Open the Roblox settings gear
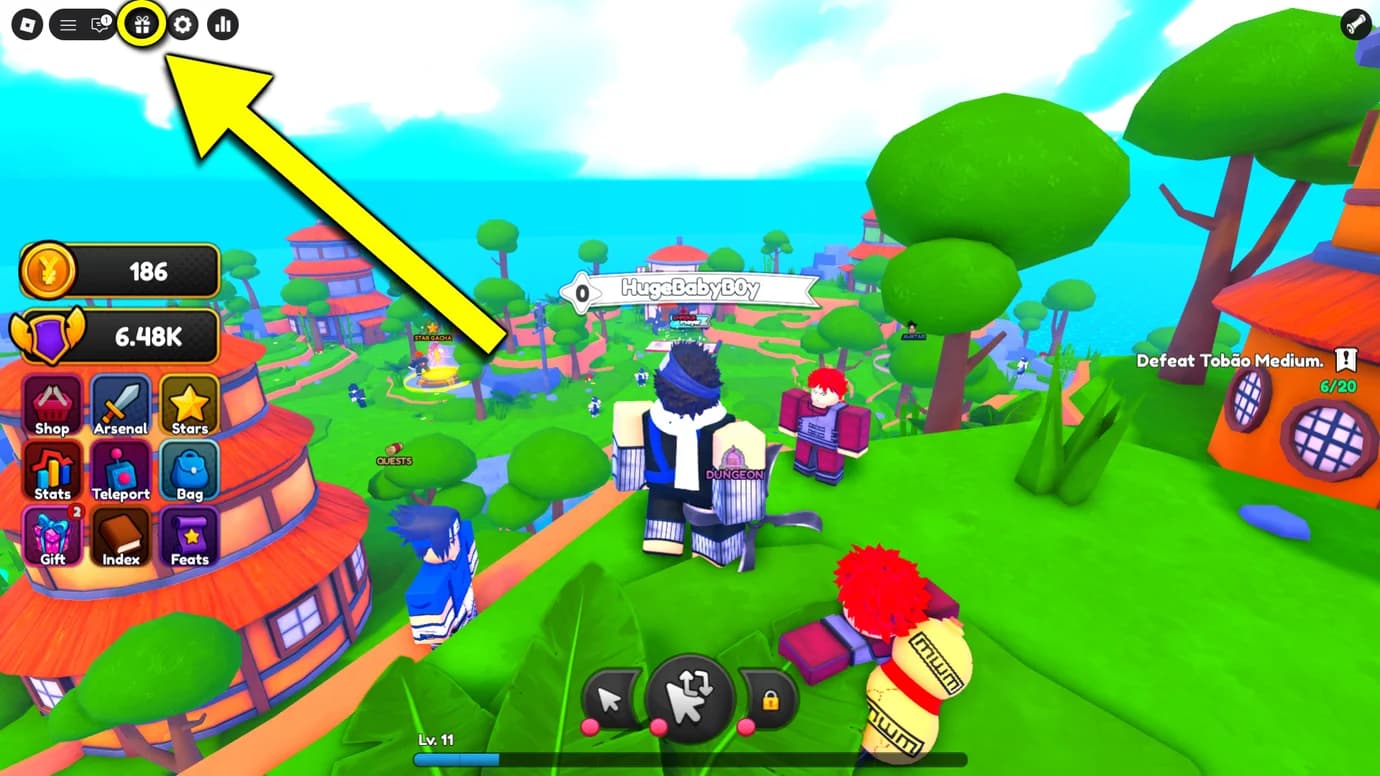The image size is (1380, 776). [x=182, y=25]
